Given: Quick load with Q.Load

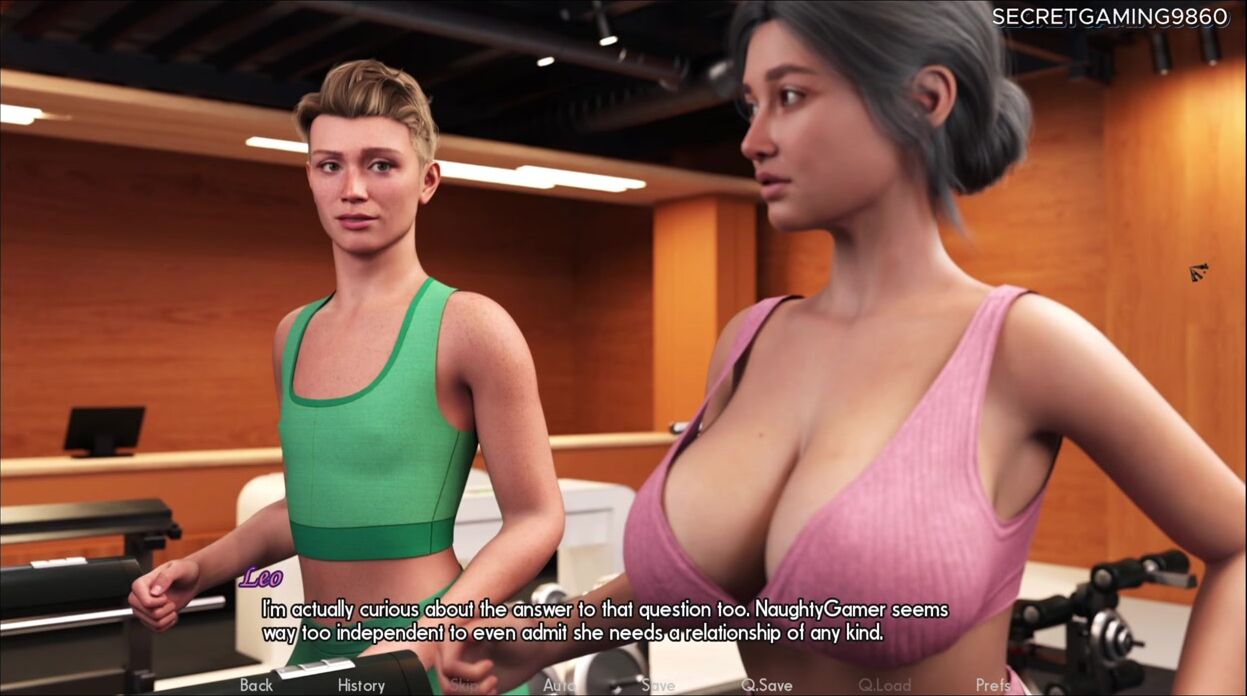Looking at the screenshot, I should 884,685.
